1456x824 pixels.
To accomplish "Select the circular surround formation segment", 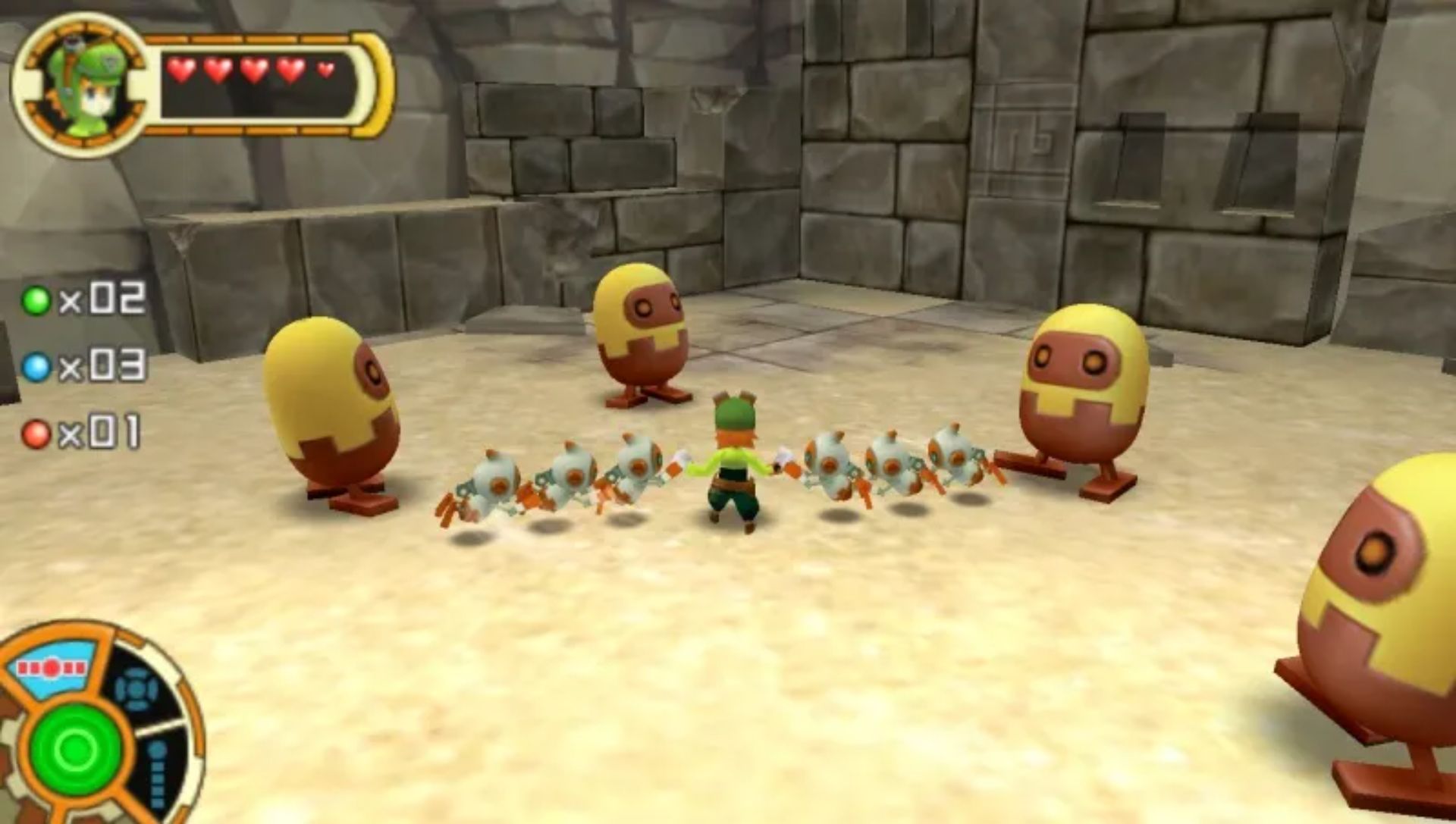I will click(x=136, y=690).
